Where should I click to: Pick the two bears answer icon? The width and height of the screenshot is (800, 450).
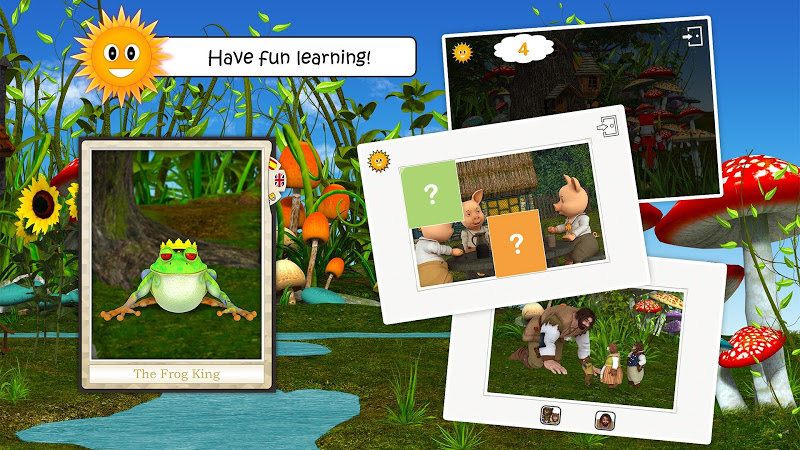pos(550,414)
